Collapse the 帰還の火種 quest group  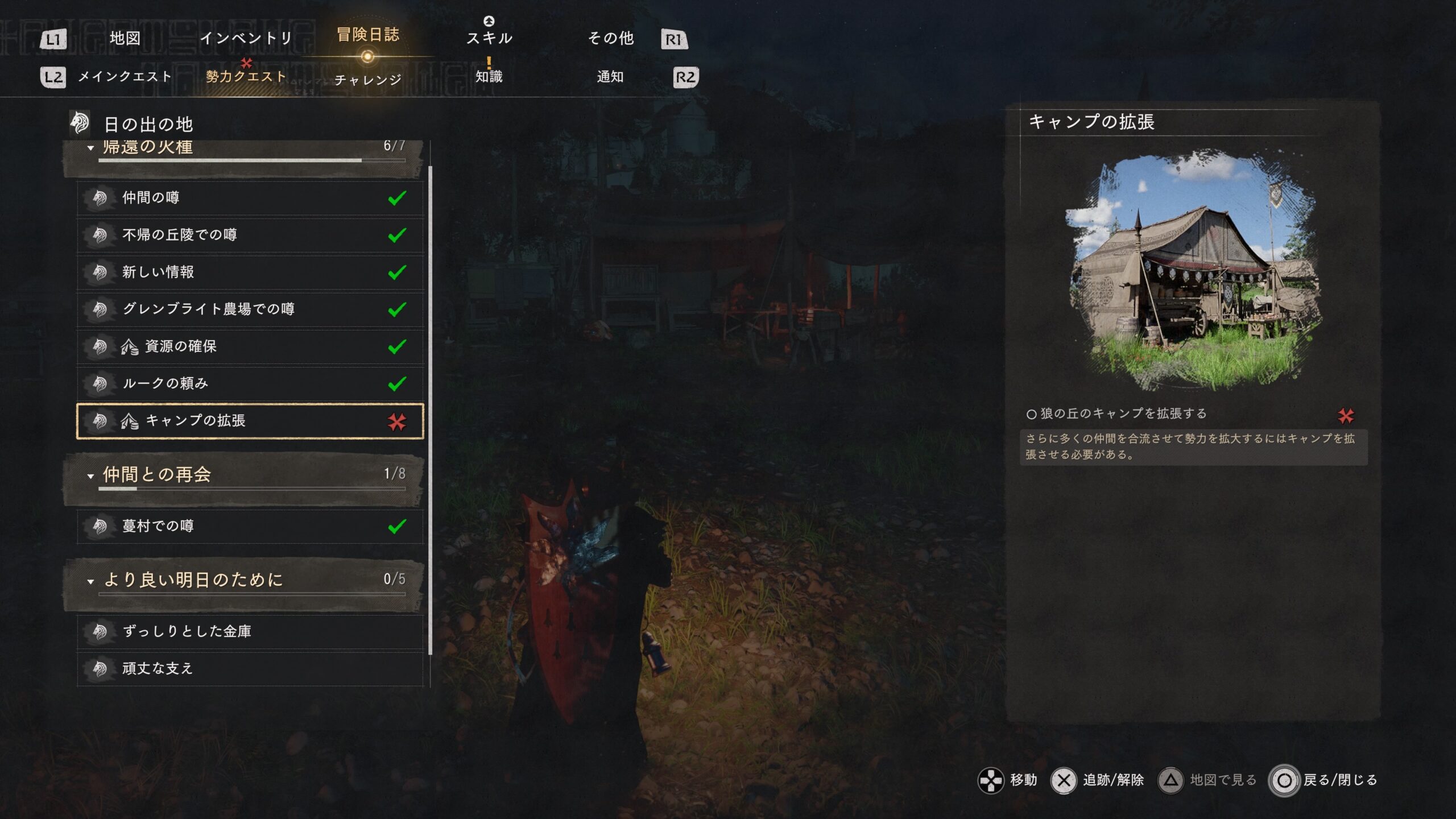point(90,148)
